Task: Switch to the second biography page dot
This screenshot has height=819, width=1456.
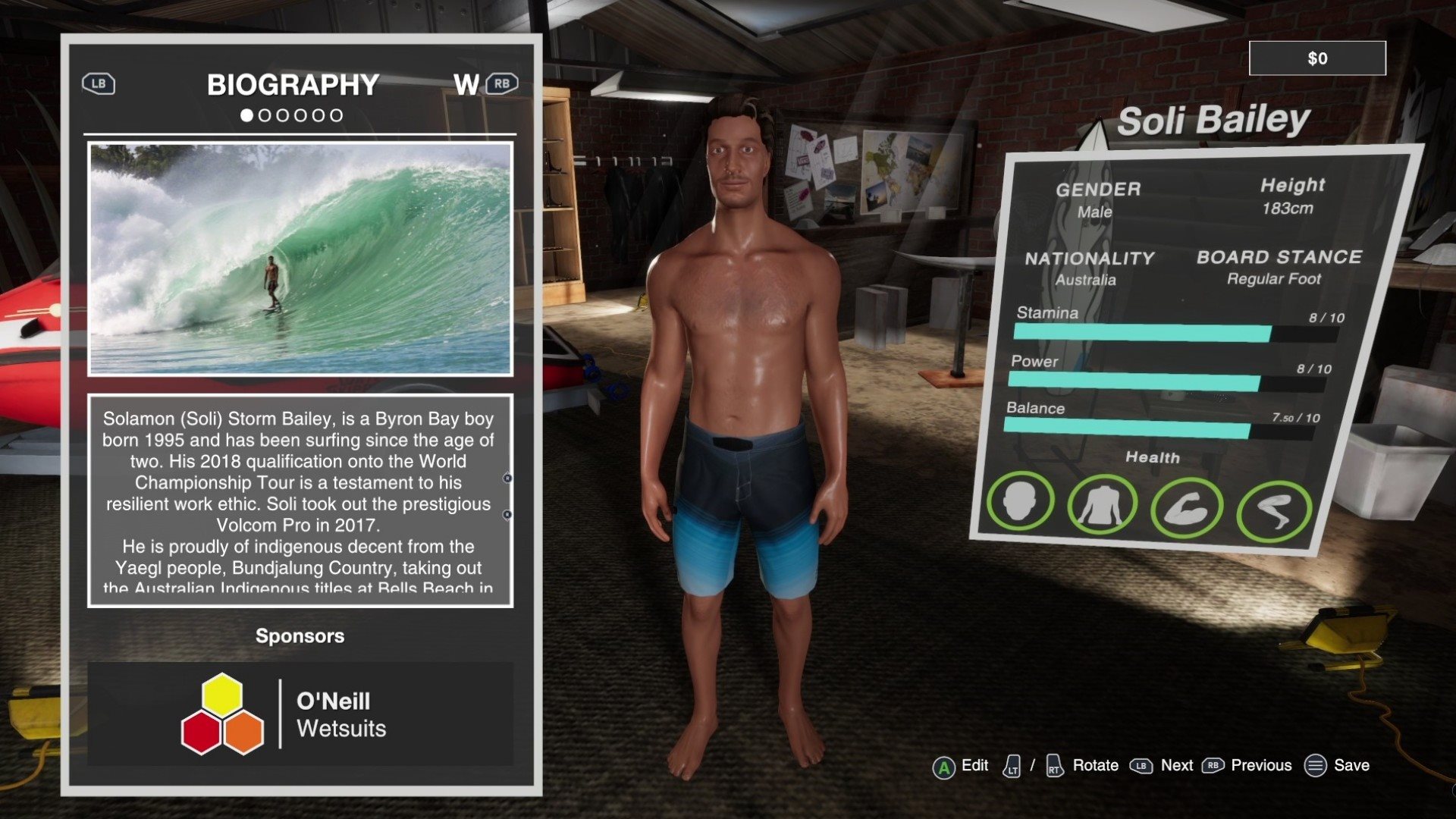Action: point(265,115)
